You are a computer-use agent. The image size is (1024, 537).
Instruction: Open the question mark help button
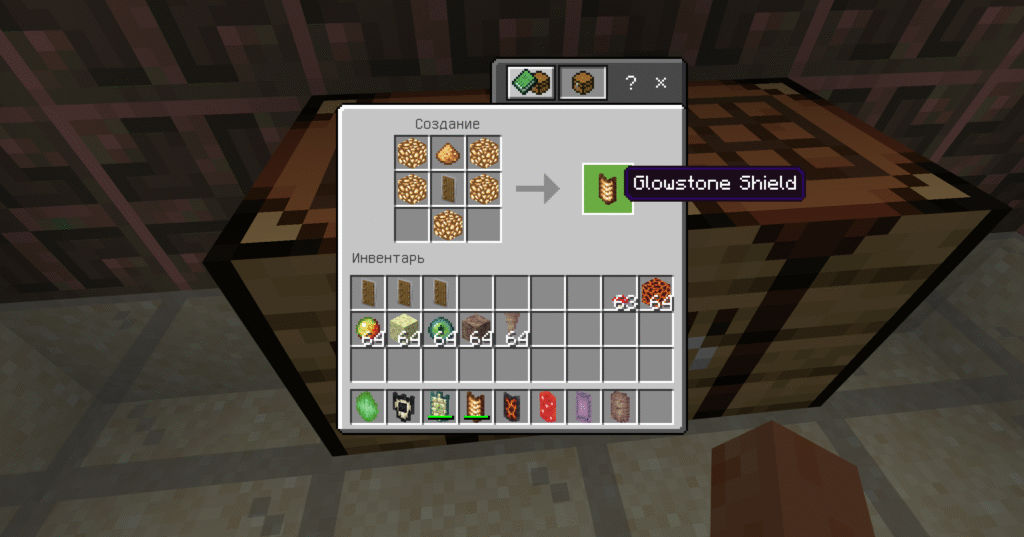pyautogui.click(x=630, y=84)
